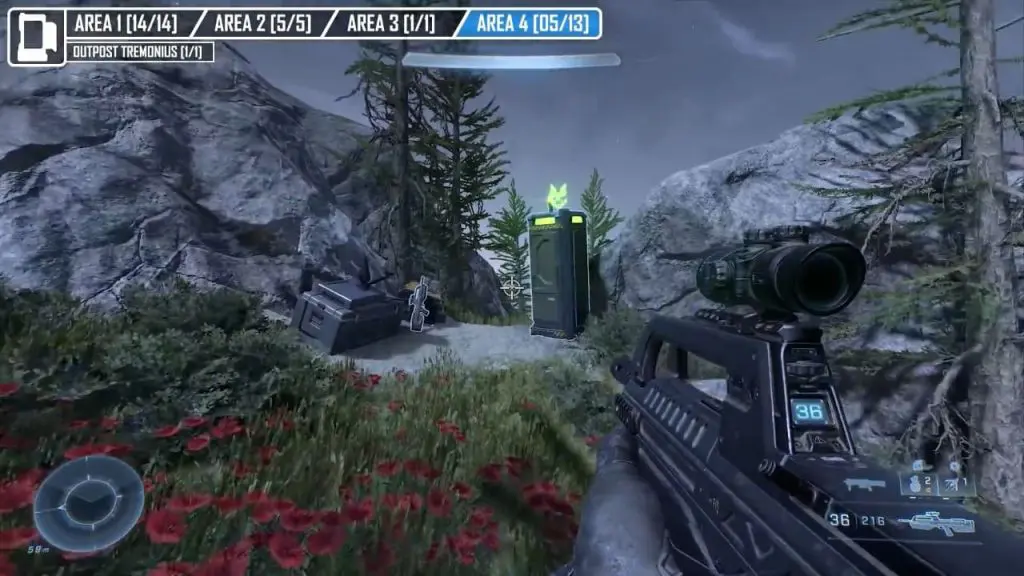Select the Area 2 tab
1024x576 pixels.
[260, 23]
